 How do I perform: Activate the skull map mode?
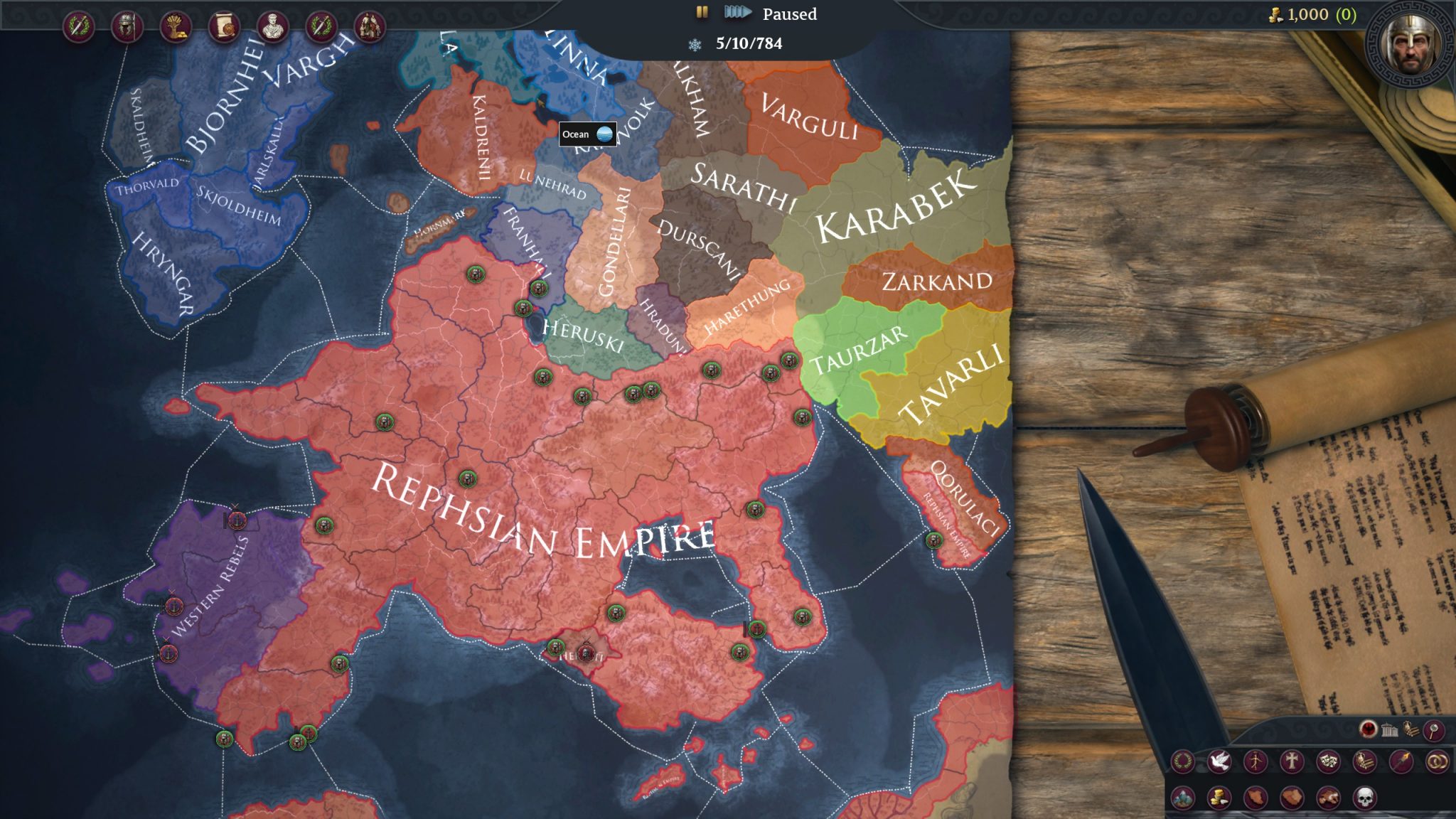tap(1364, 798)
